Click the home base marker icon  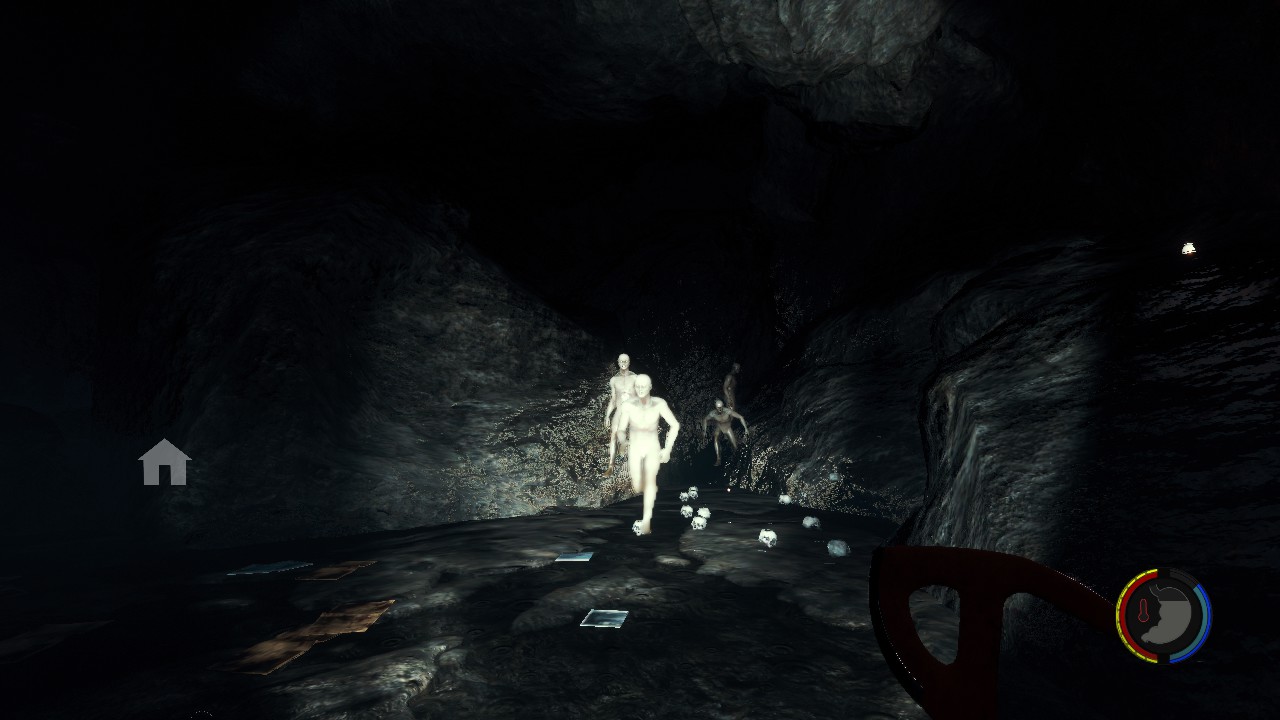click(165, 463)
